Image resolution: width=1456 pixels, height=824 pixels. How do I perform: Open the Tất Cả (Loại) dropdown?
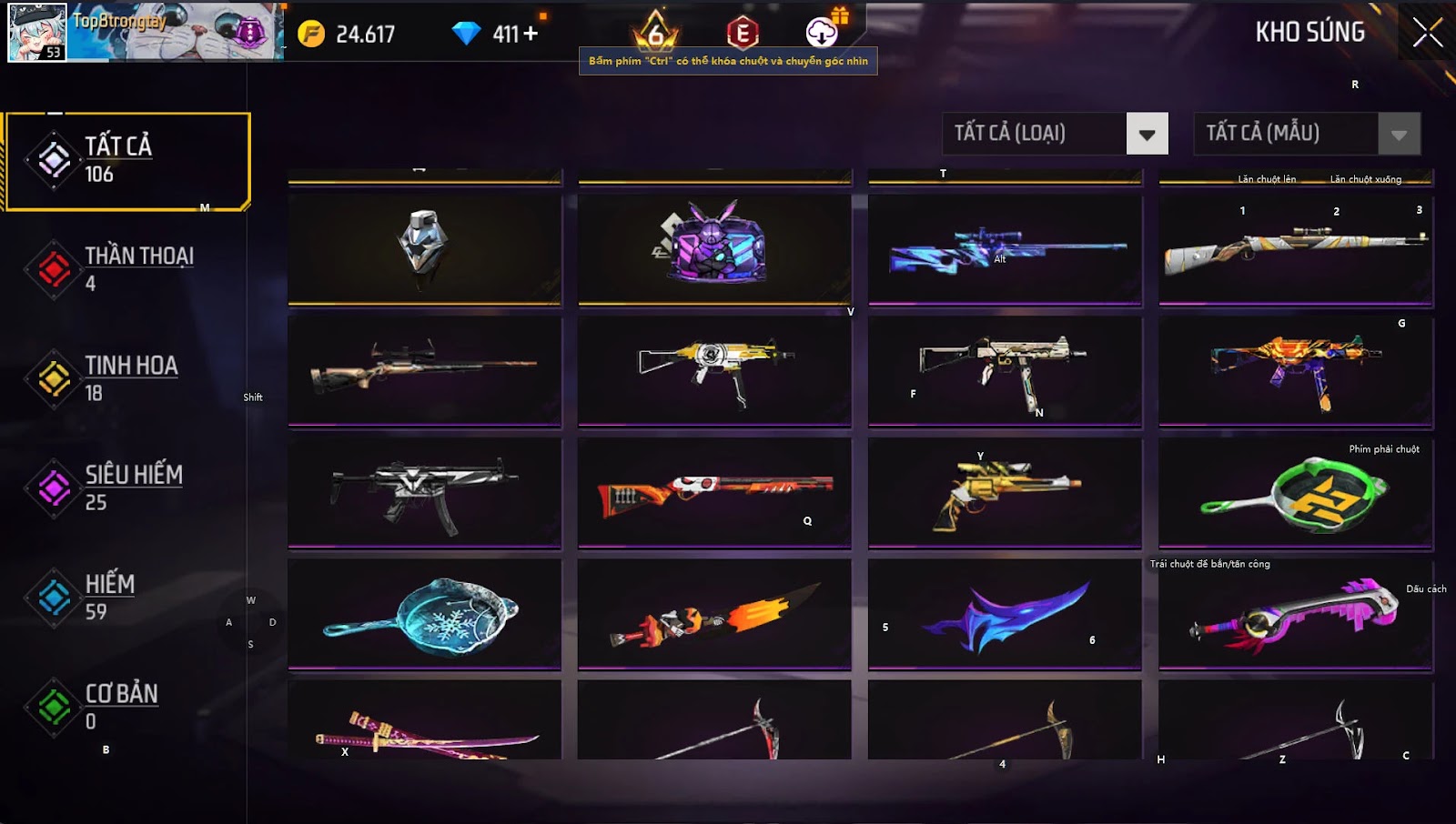pyautogui.click(x=1147, y=135)
